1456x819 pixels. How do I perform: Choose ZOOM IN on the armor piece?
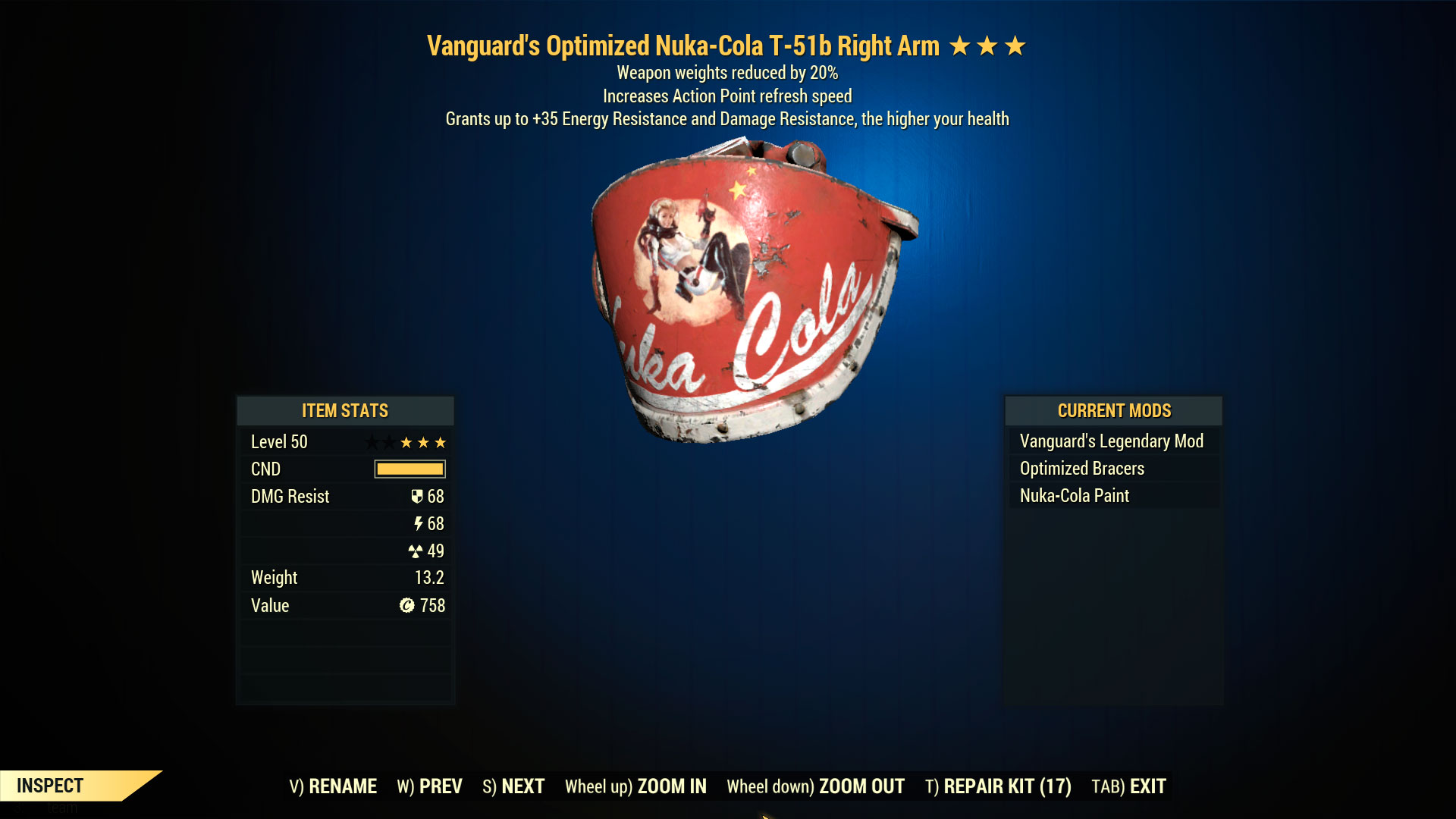(635, 786)
